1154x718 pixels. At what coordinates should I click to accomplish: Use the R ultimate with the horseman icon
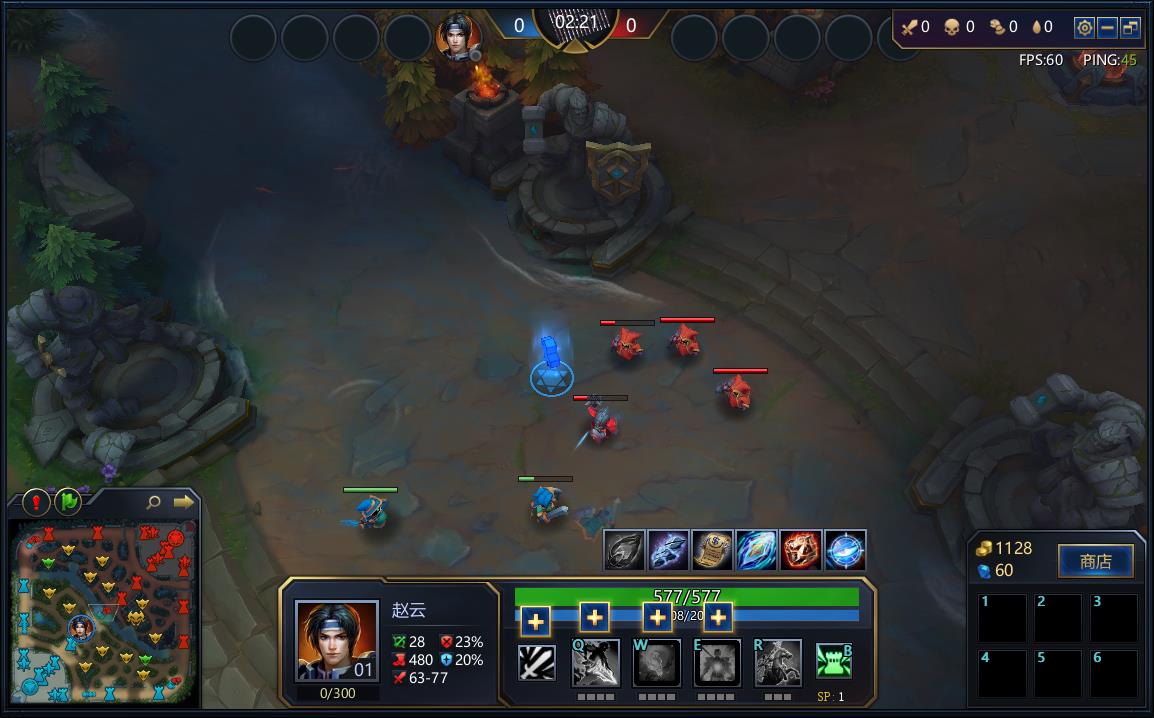[778, 662]
